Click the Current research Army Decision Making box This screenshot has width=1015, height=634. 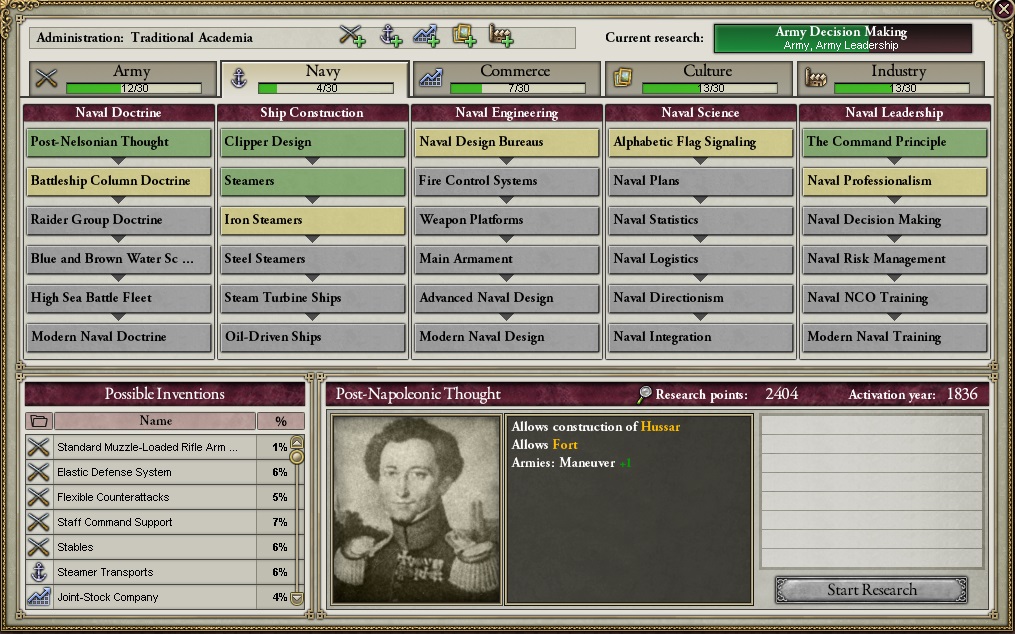(842, 39)
